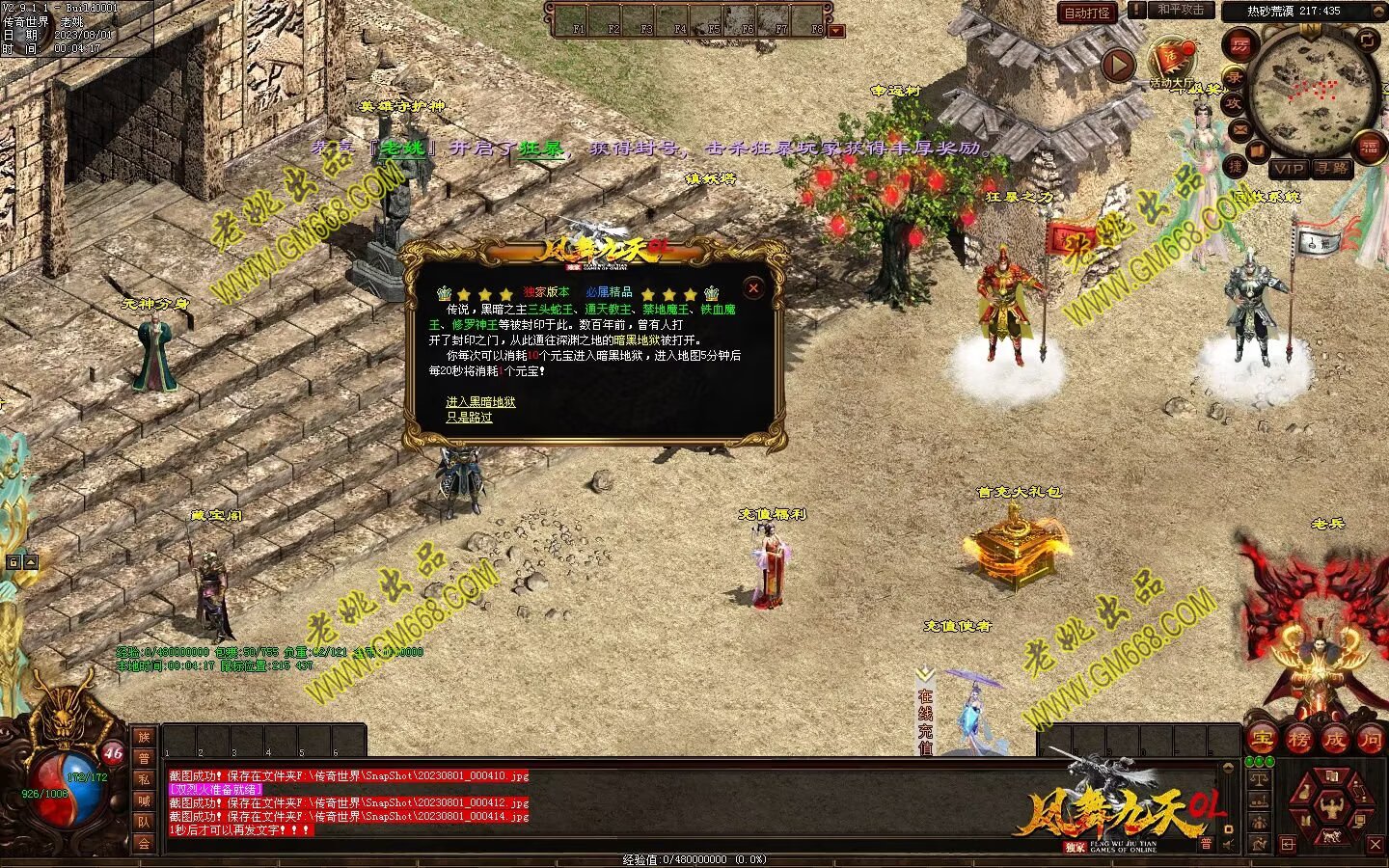Click the 历 calendar icon
1389x868 pixels.
point(1239,45)
